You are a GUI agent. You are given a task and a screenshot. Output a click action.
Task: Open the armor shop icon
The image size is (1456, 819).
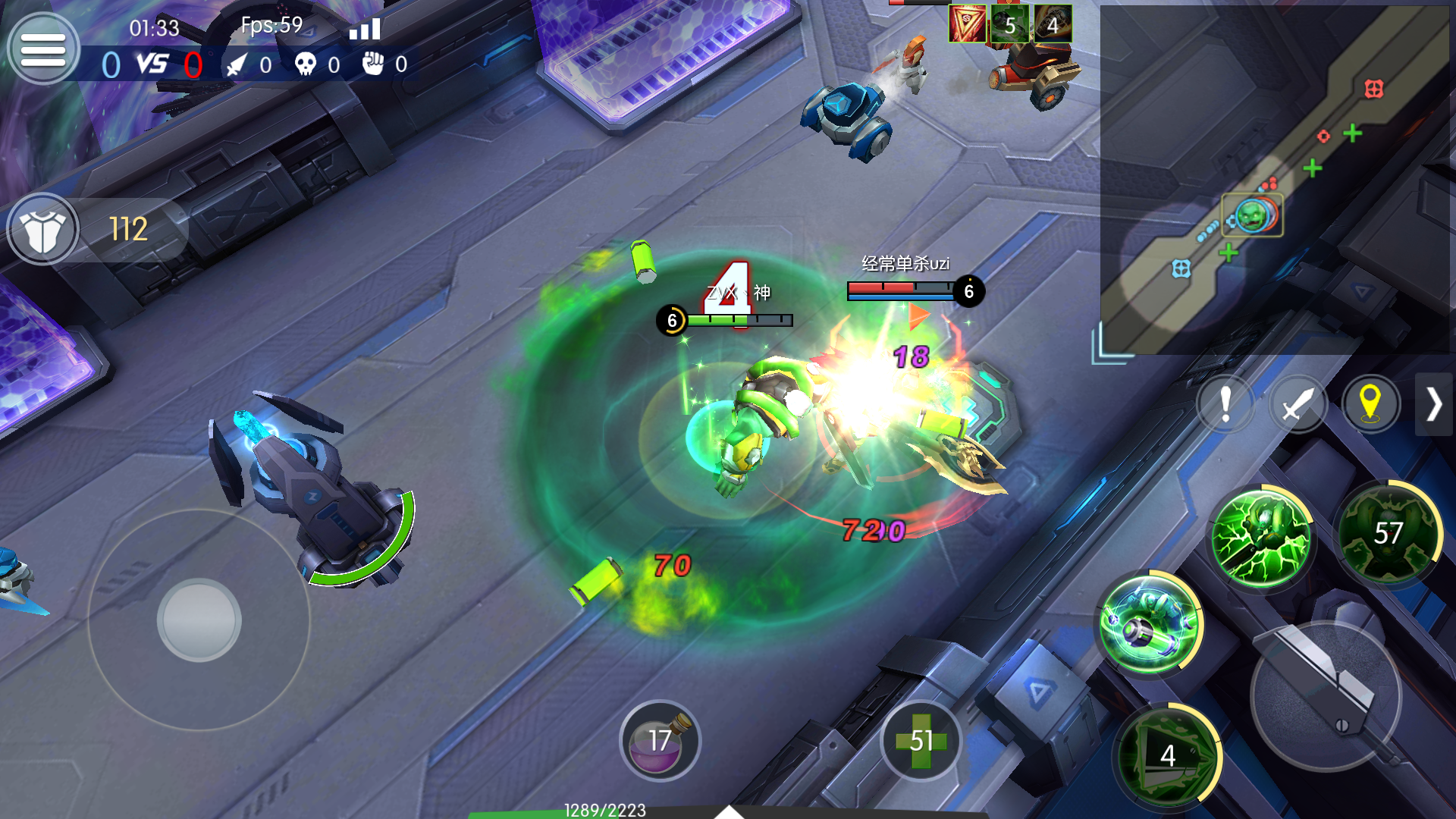coord(43,230)
